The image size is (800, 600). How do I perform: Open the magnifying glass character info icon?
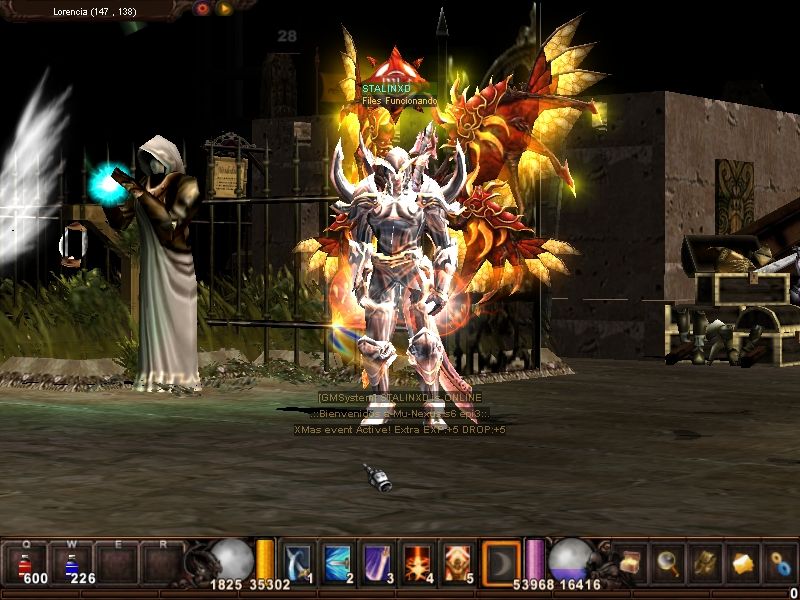pos(667,562)
